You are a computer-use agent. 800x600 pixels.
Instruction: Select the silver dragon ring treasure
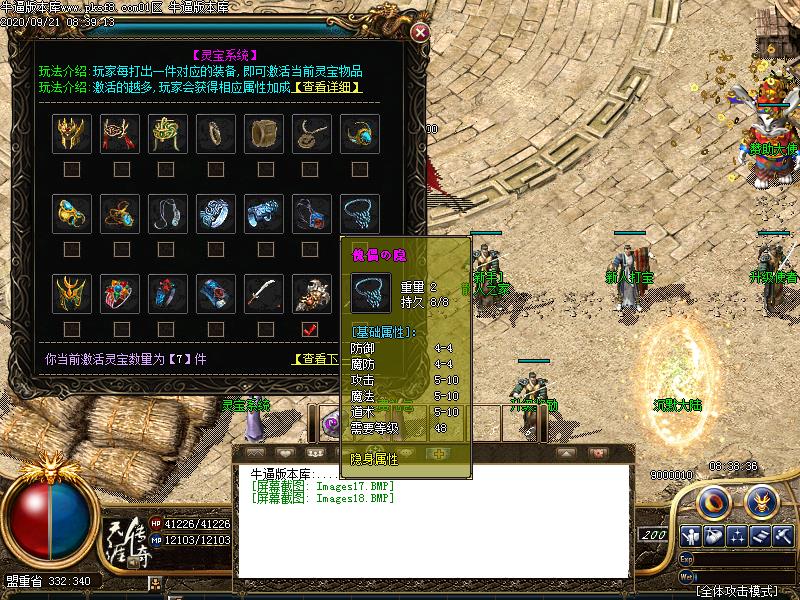pos(216,213)
